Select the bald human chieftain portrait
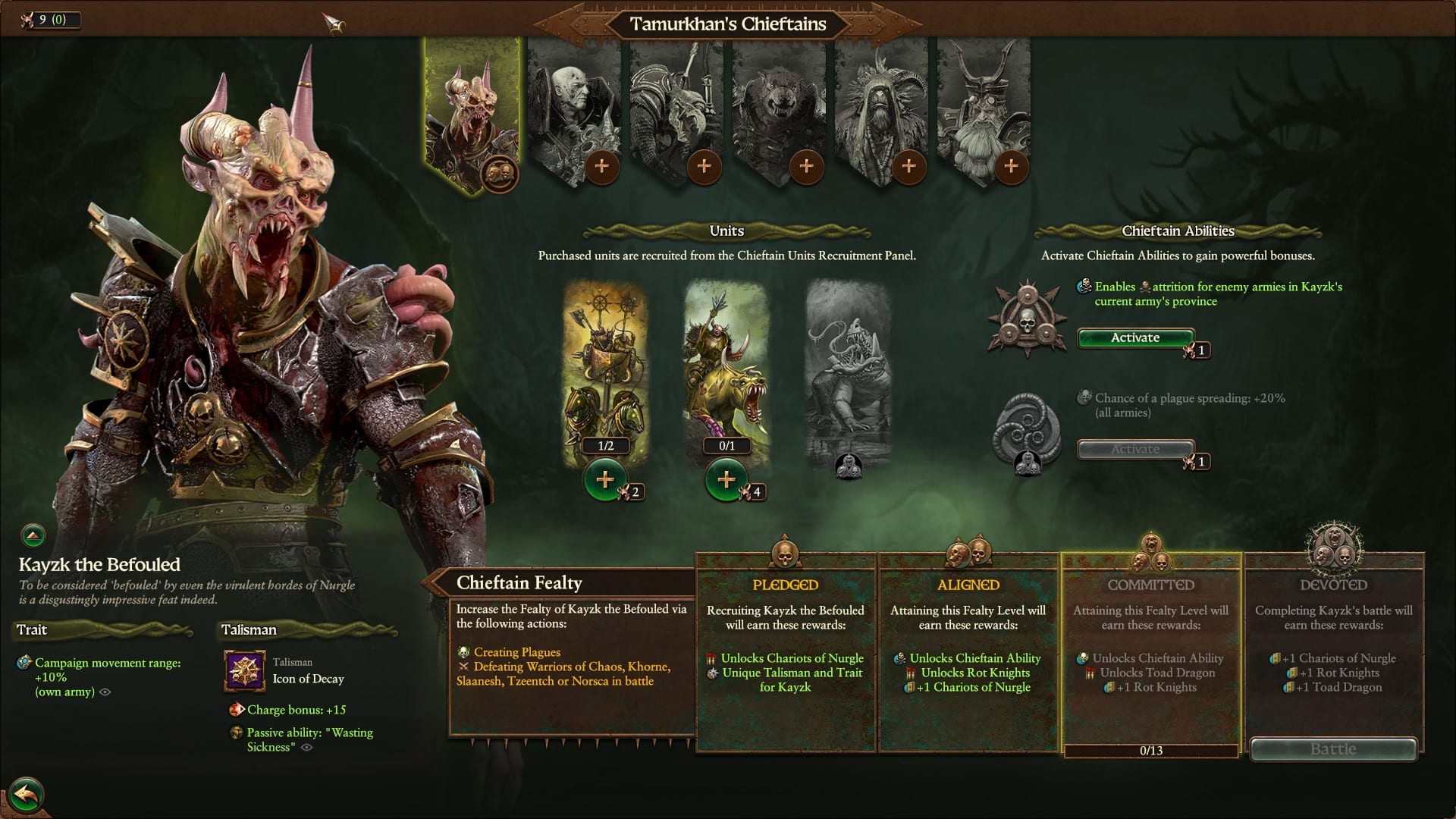Screen dimensions: 1456x819 coord(573,106)
